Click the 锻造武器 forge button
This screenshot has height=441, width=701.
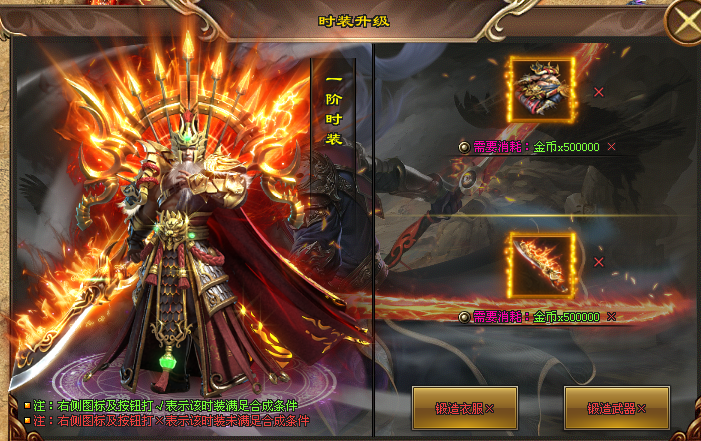616,408
